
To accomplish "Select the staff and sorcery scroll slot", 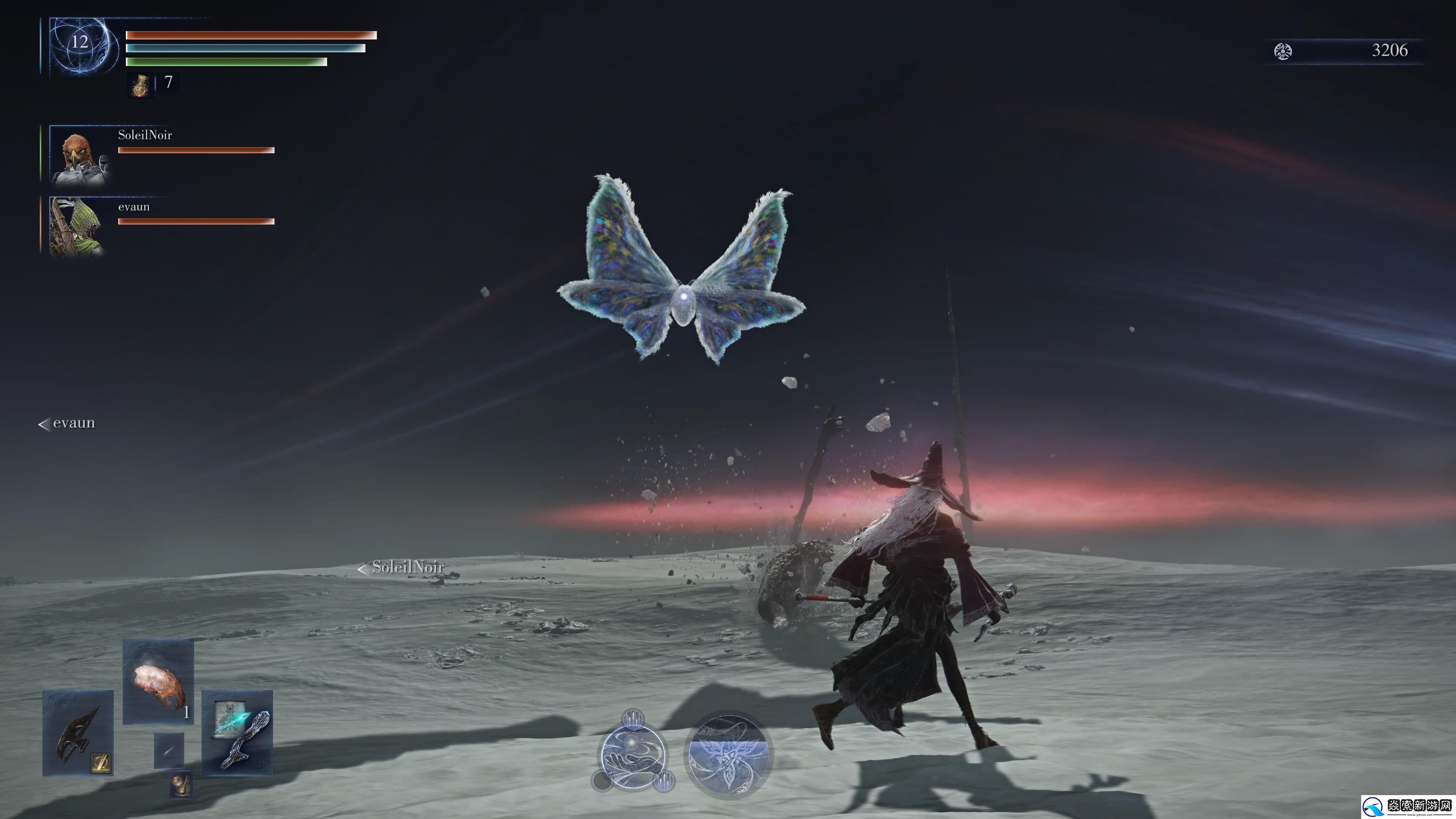I will click(237, 733).
